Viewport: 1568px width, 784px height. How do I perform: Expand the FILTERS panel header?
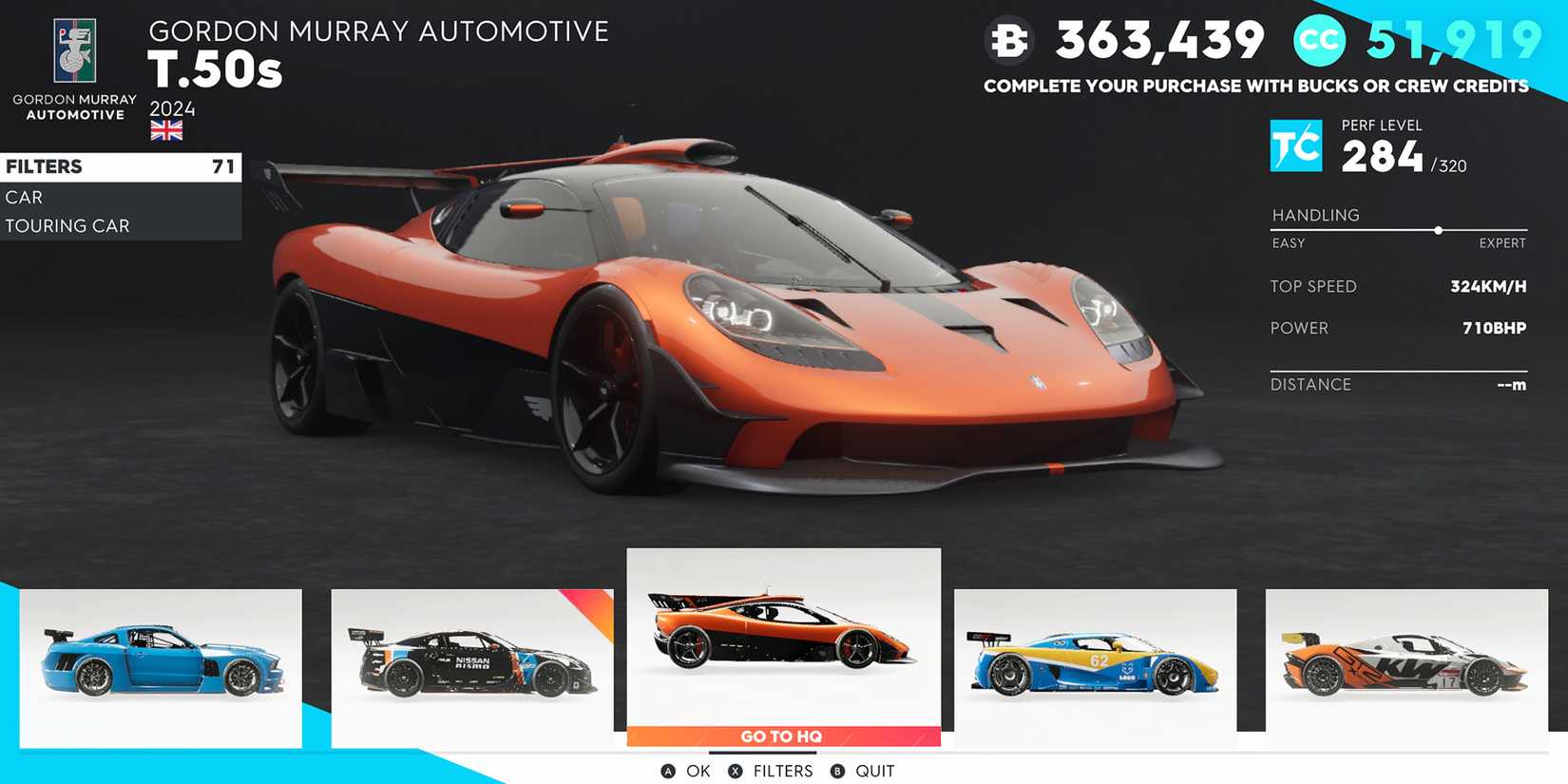tap(43, 166)
